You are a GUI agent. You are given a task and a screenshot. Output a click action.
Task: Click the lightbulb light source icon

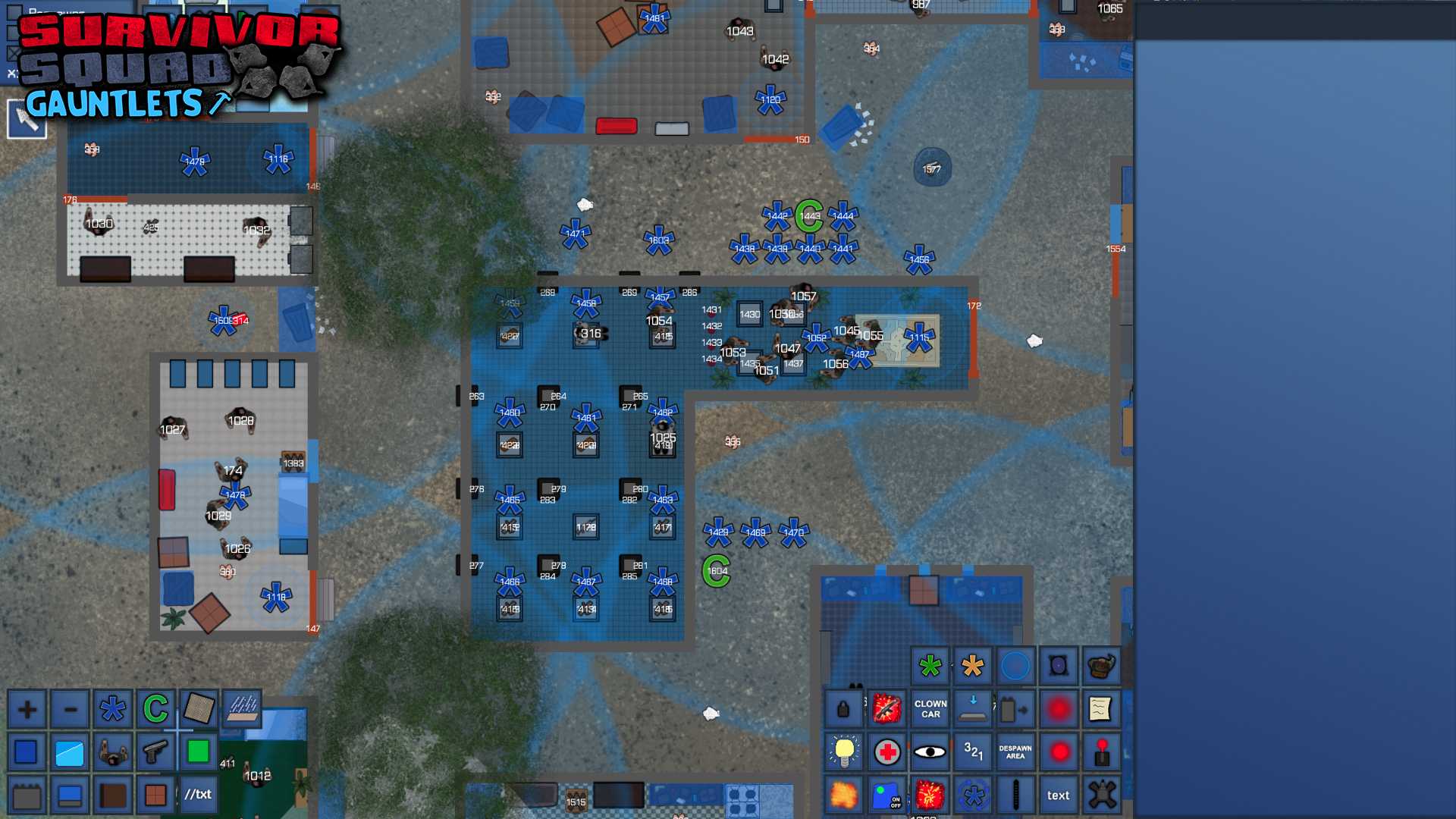tap(844, 752)
